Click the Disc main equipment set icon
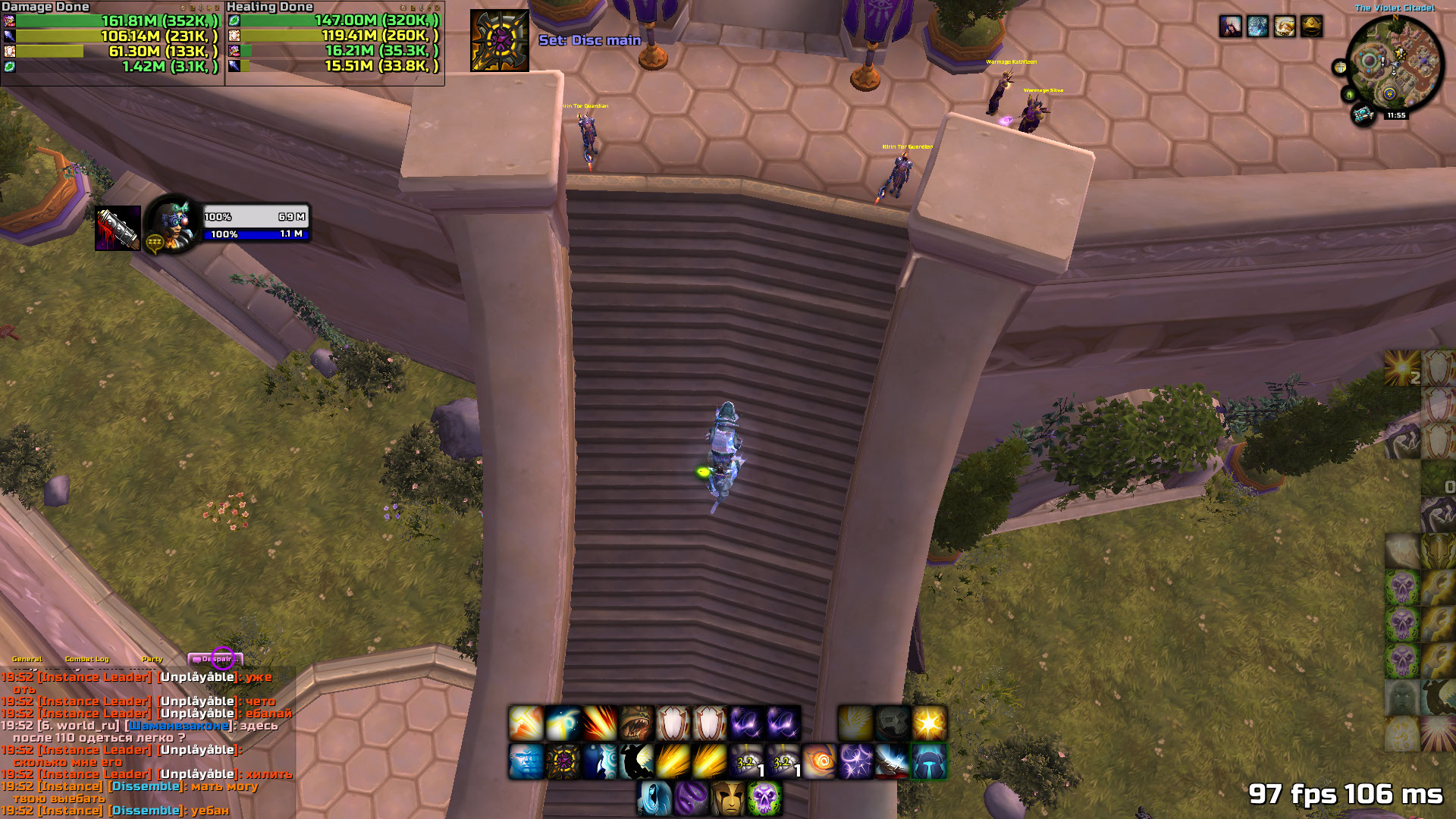Screen dimensions: 1456x819 [x=499, y=40]
